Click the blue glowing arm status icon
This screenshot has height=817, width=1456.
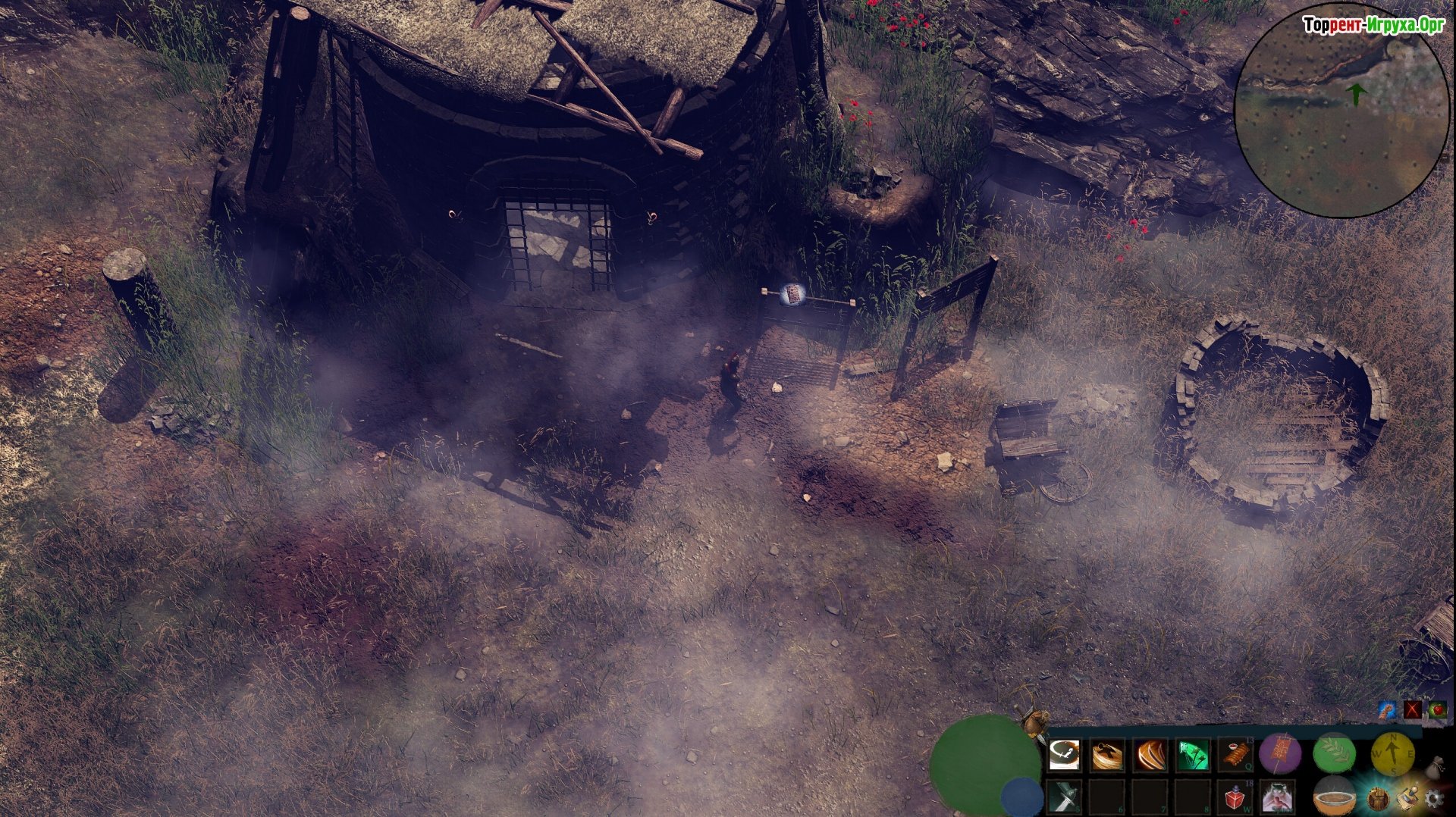click(x=1387, y=710)
